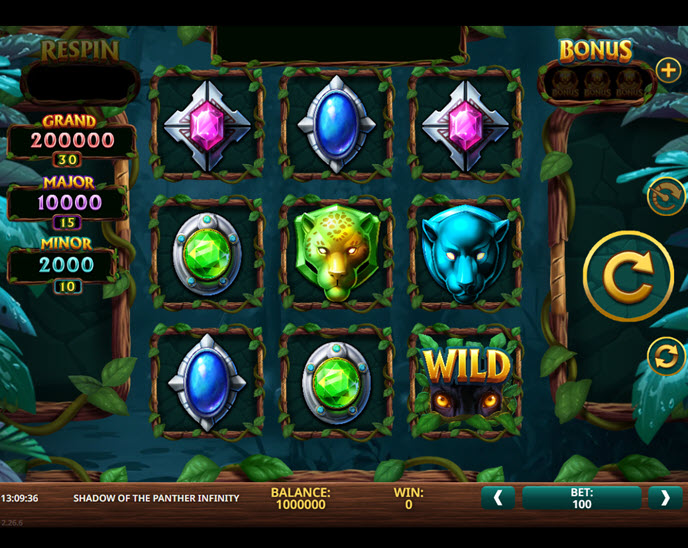Image resolution: width=688 pixels, height=548 pixels.
Task: Spin the reels with the large arrow button
Action: point(628,277)
